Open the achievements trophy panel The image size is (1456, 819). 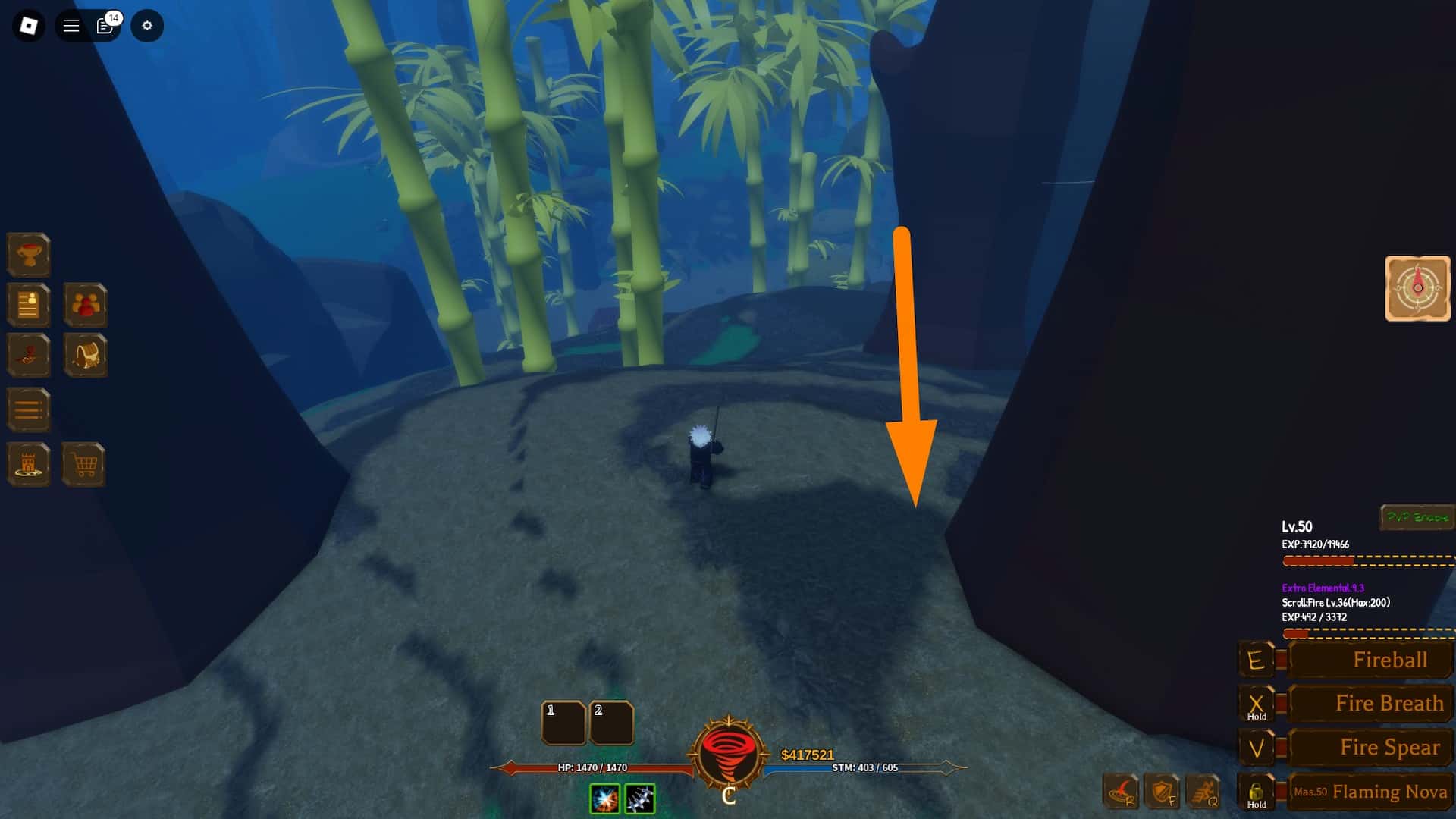click(28, 255)
